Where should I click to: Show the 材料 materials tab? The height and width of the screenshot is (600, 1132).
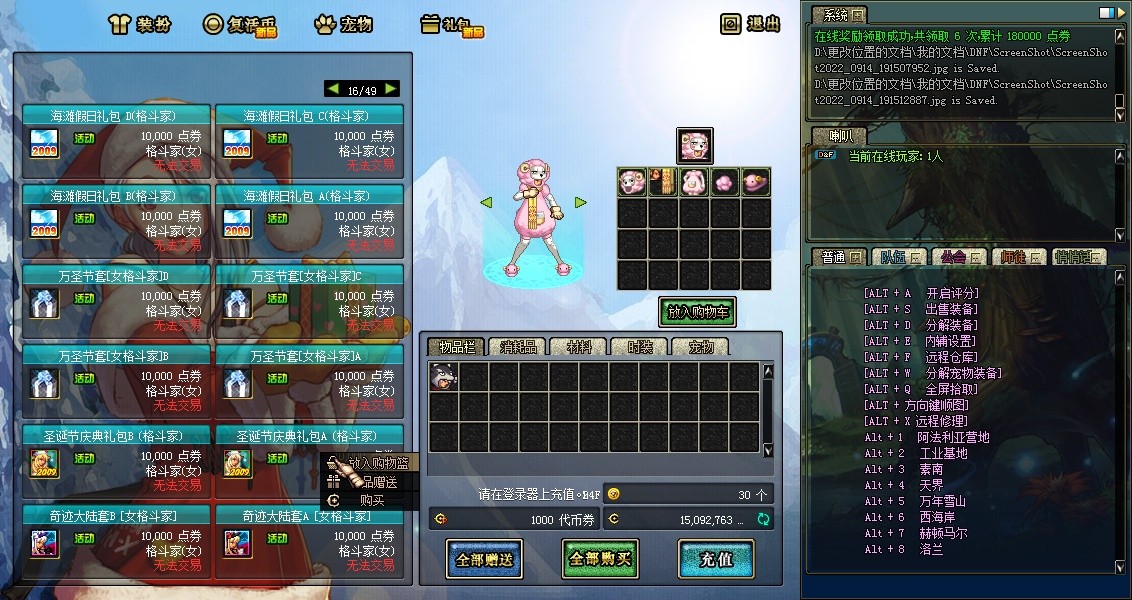578,347
